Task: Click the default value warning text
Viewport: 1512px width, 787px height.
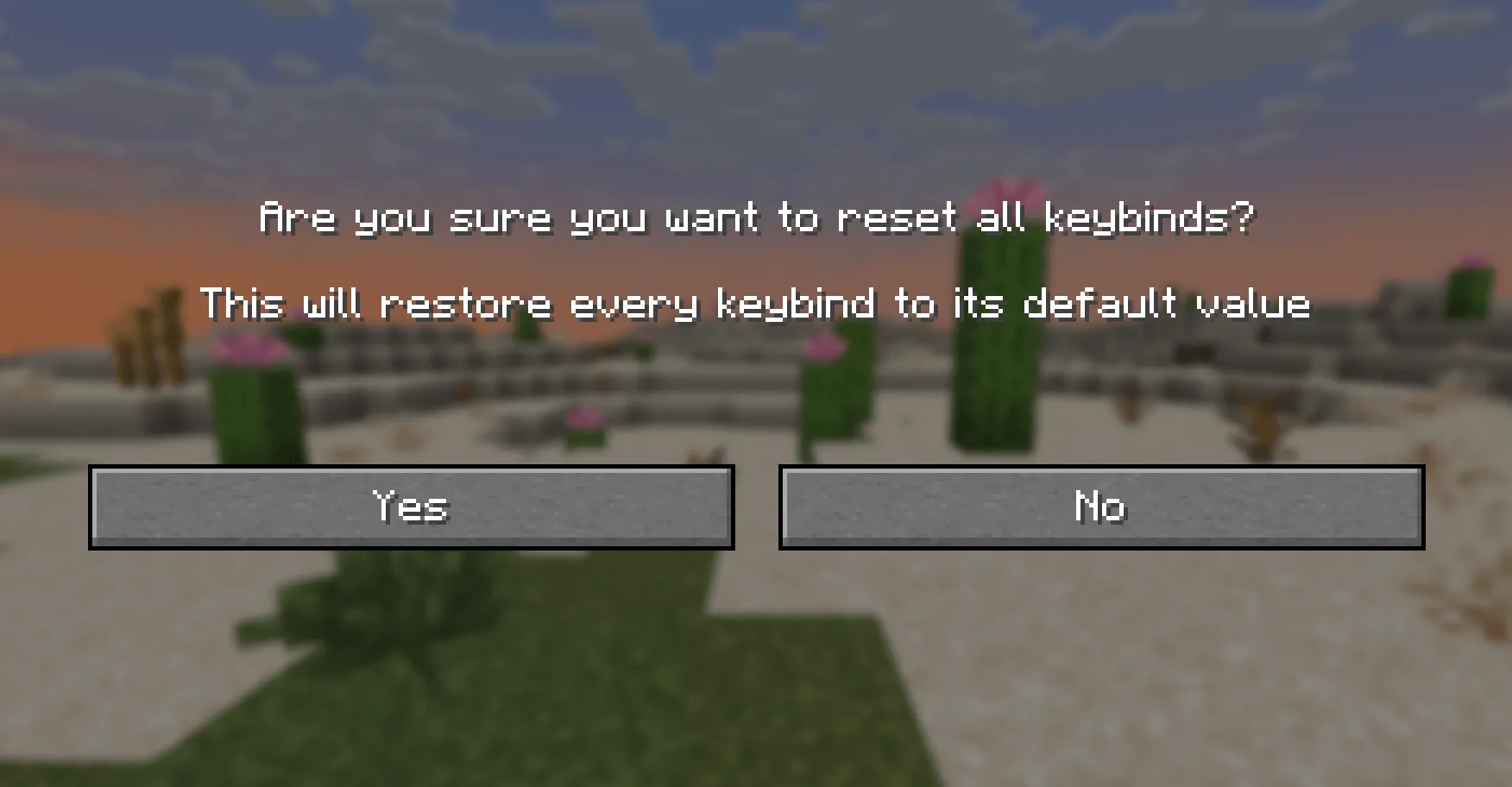Action: click(x=756, y=304)
